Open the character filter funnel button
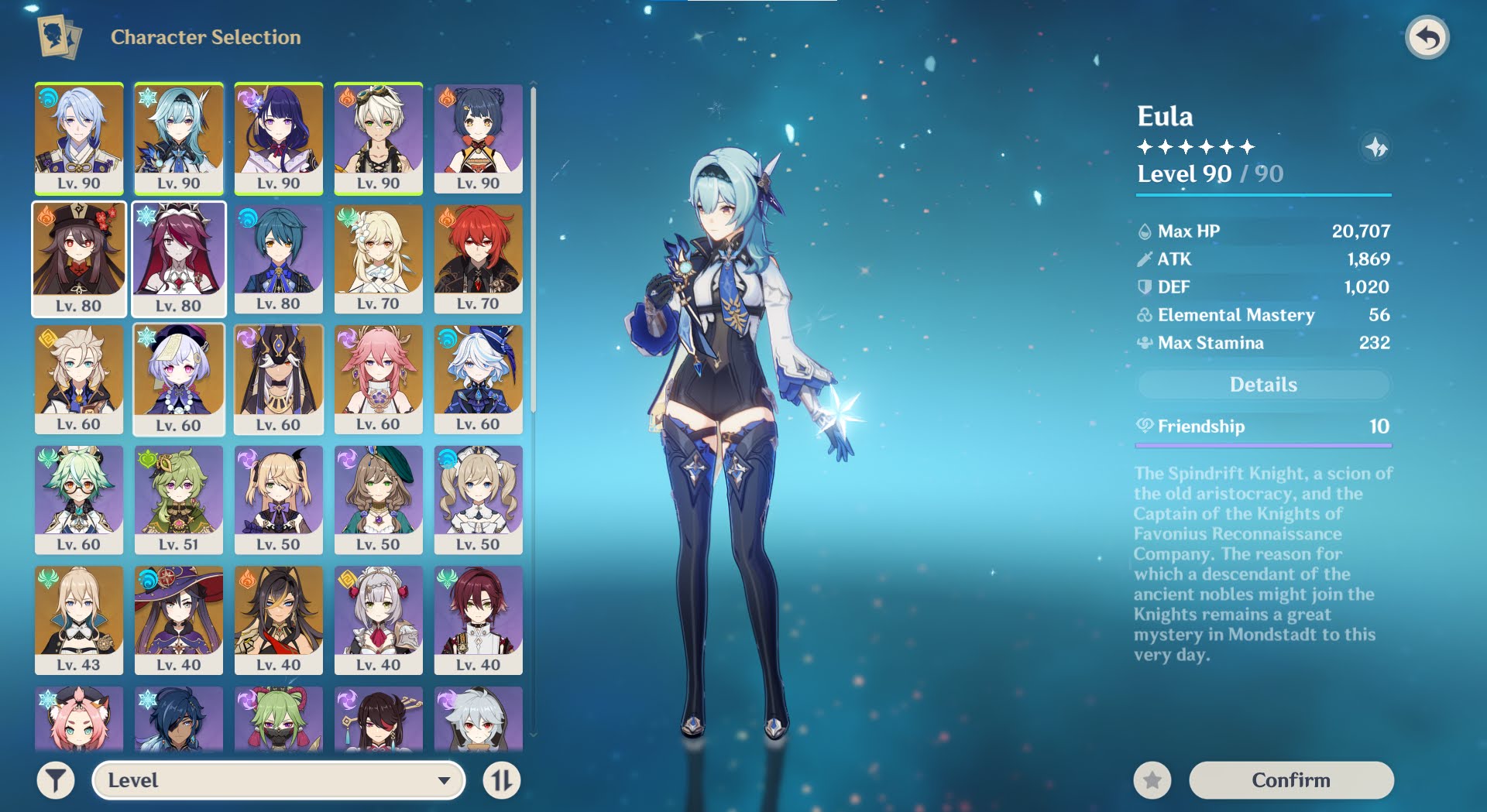Image resolution: width=1487 pixels, height=812 pixels. click(56, 780)
